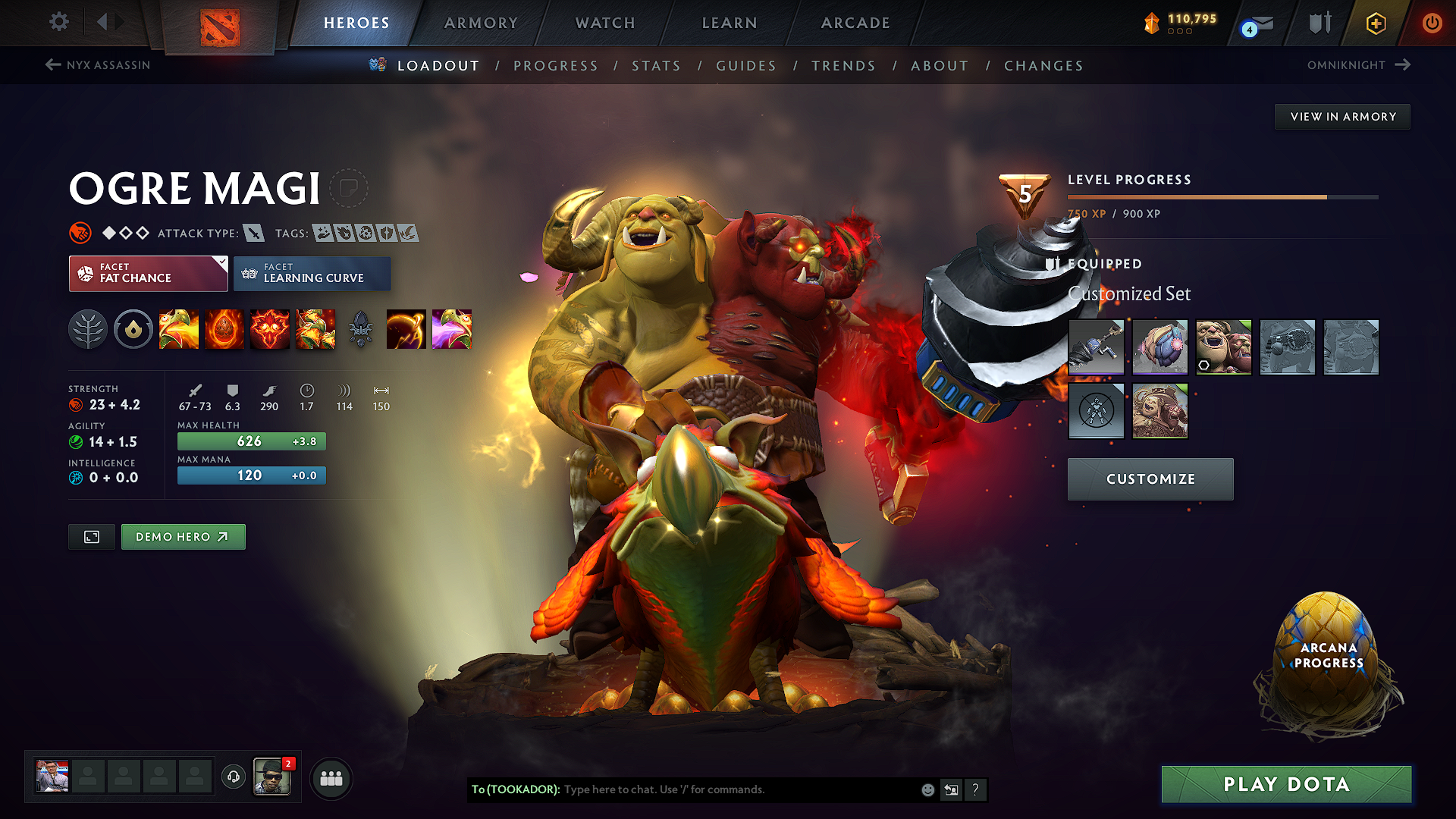Open the Arcade menu
This screenshot has width=1456, height=819.
[x=855, y=23]
